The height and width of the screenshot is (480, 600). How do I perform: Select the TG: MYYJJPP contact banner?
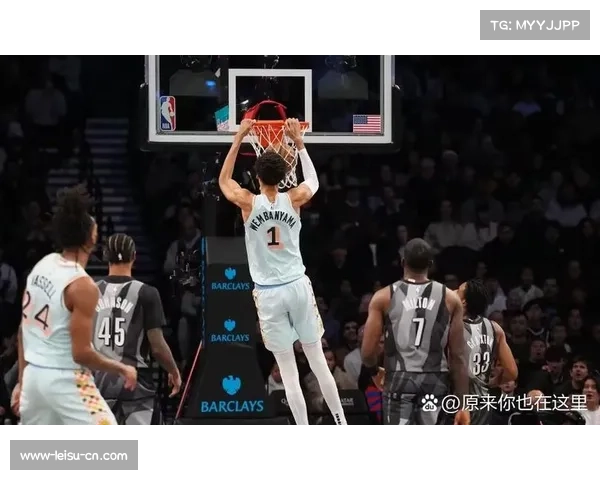535,24
